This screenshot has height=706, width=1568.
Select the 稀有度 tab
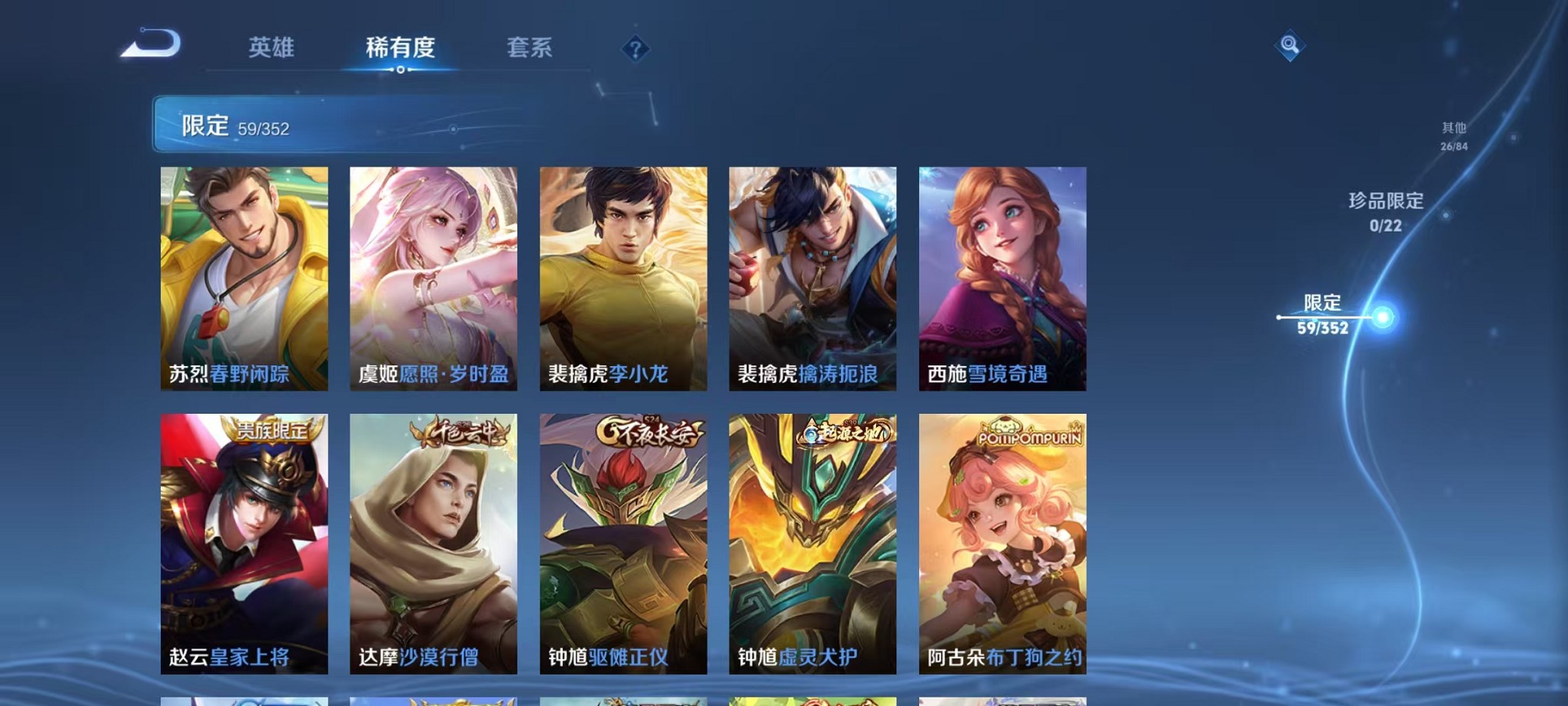[x=399, y=48]
